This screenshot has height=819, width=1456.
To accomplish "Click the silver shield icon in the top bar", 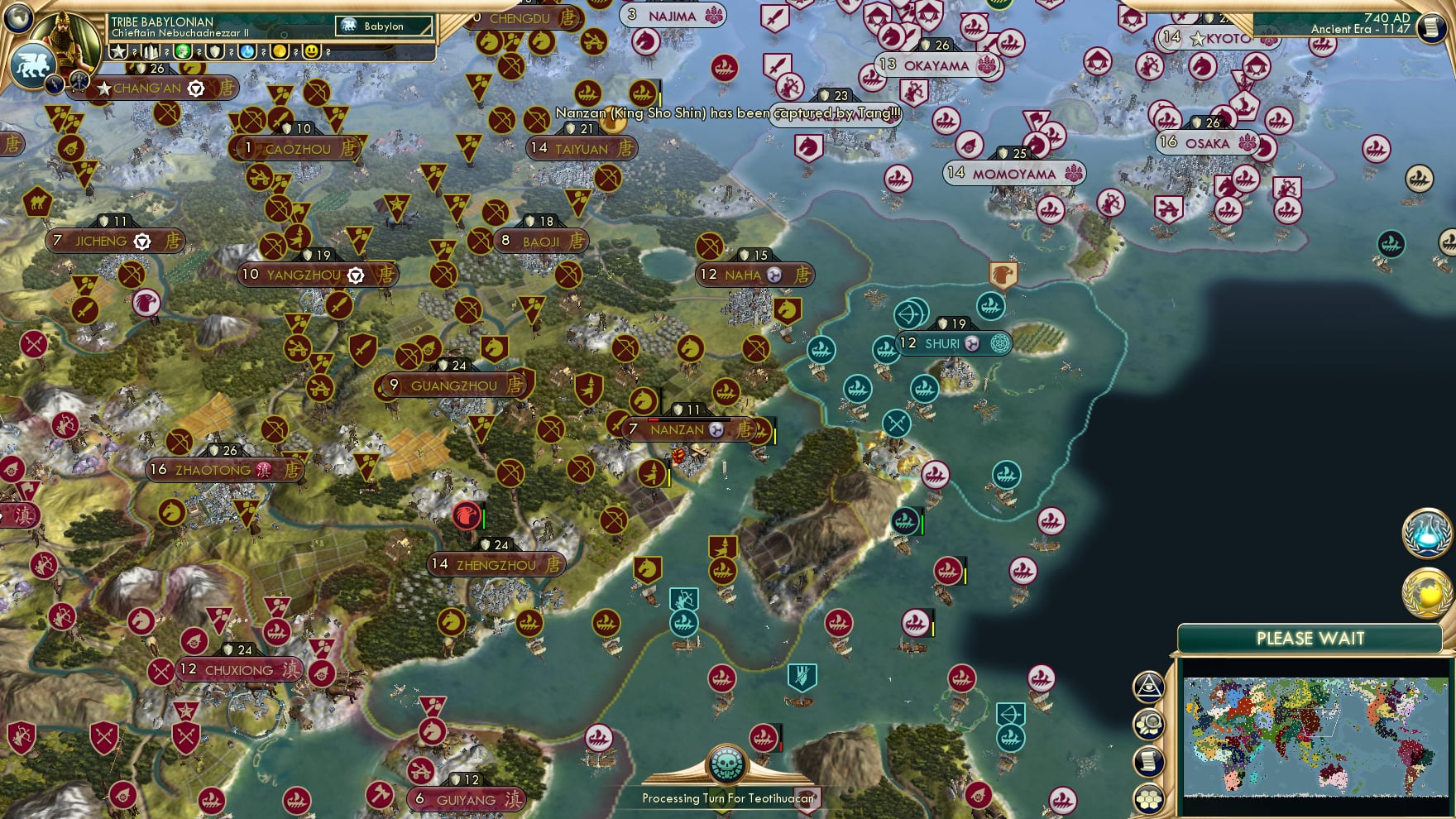I will point(215,51).
